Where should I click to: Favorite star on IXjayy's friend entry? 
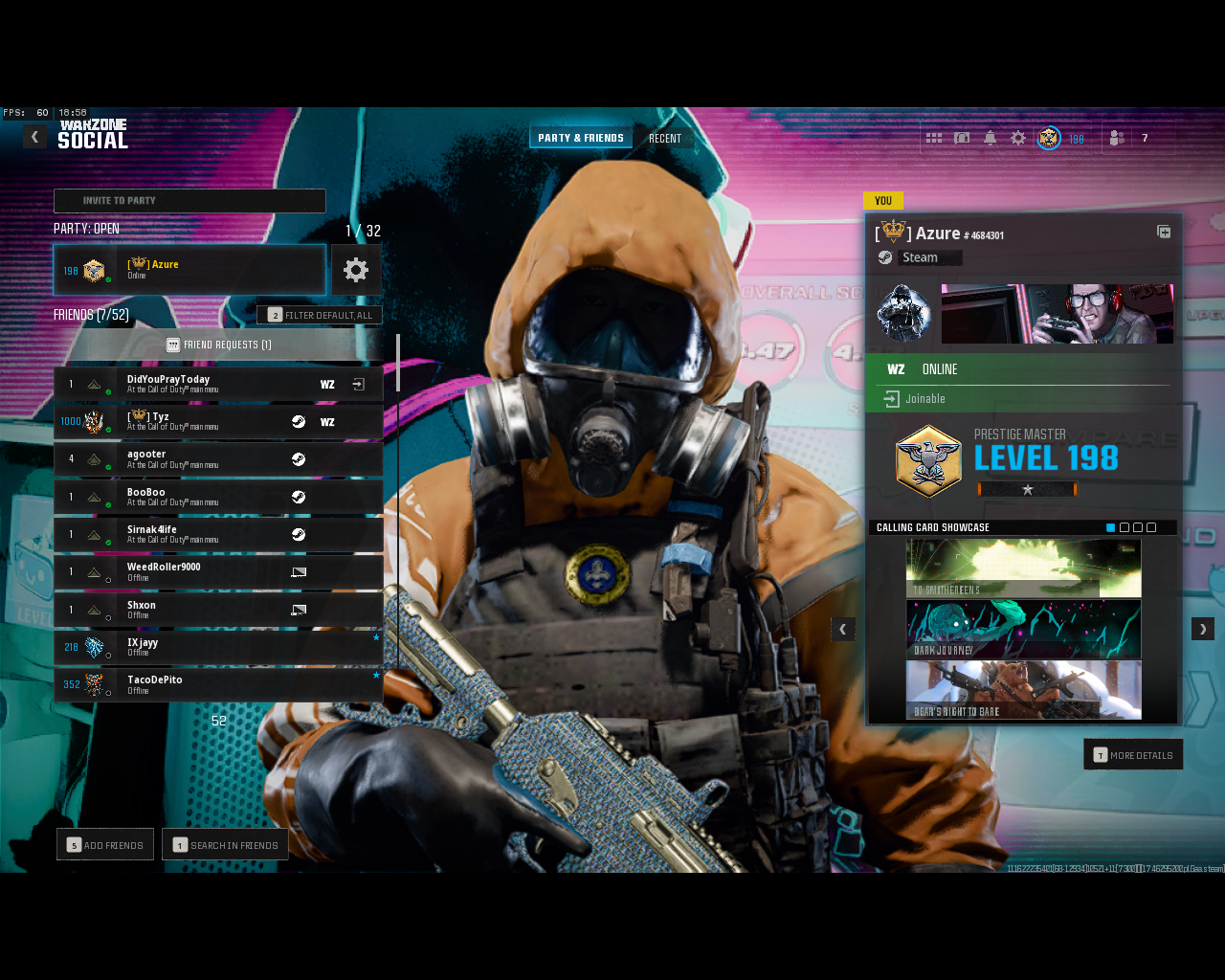tap(376, 637)
